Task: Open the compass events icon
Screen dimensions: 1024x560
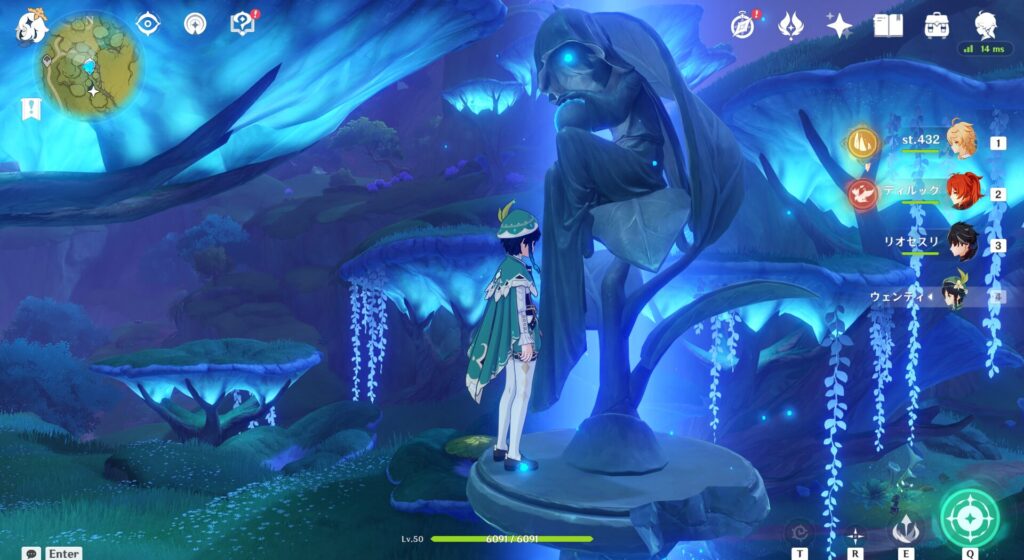Action: [x=742, y=25]
